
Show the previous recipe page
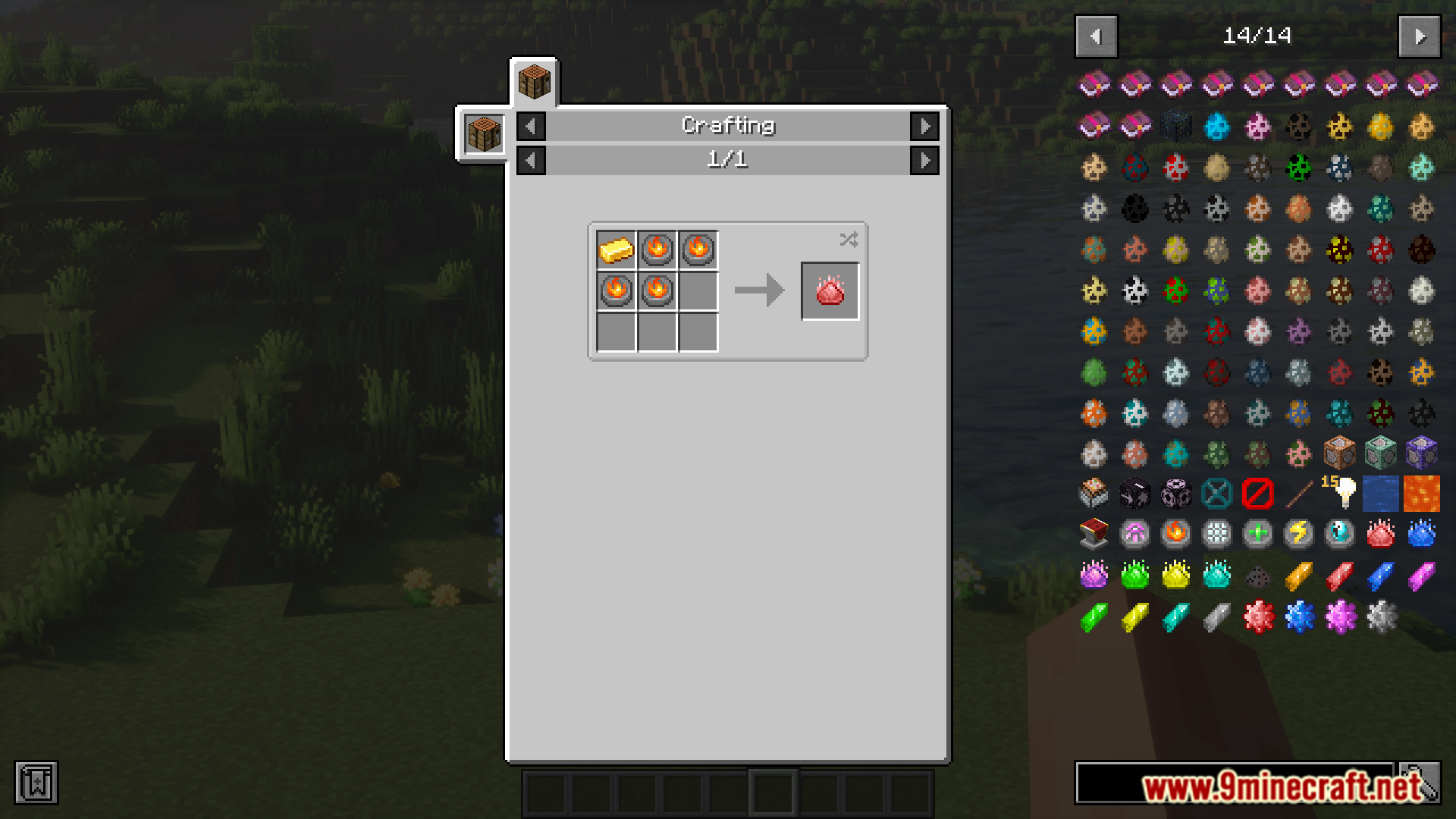coord(531,160)
